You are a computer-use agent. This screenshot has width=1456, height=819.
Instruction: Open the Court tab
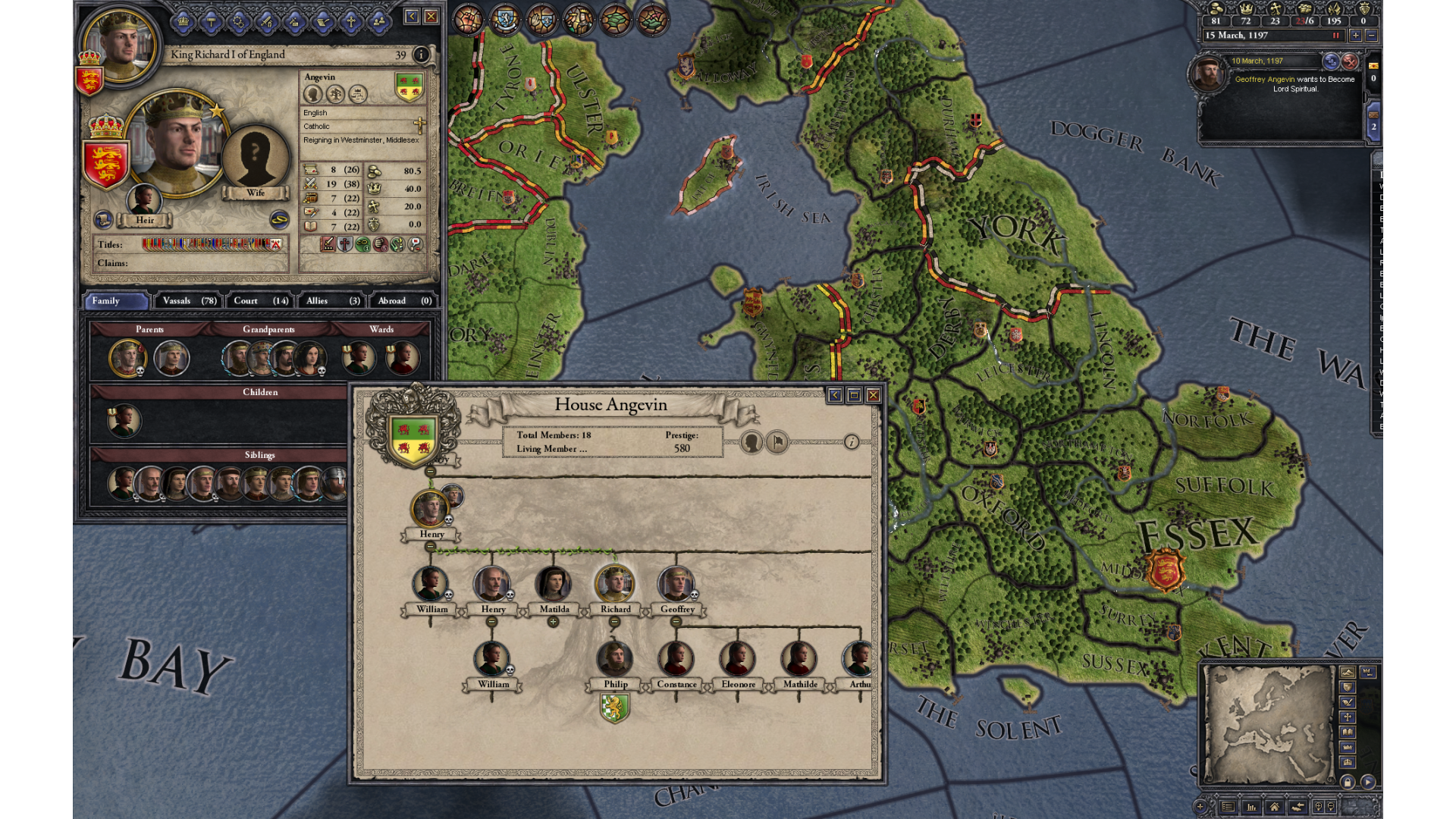[259, 301]
